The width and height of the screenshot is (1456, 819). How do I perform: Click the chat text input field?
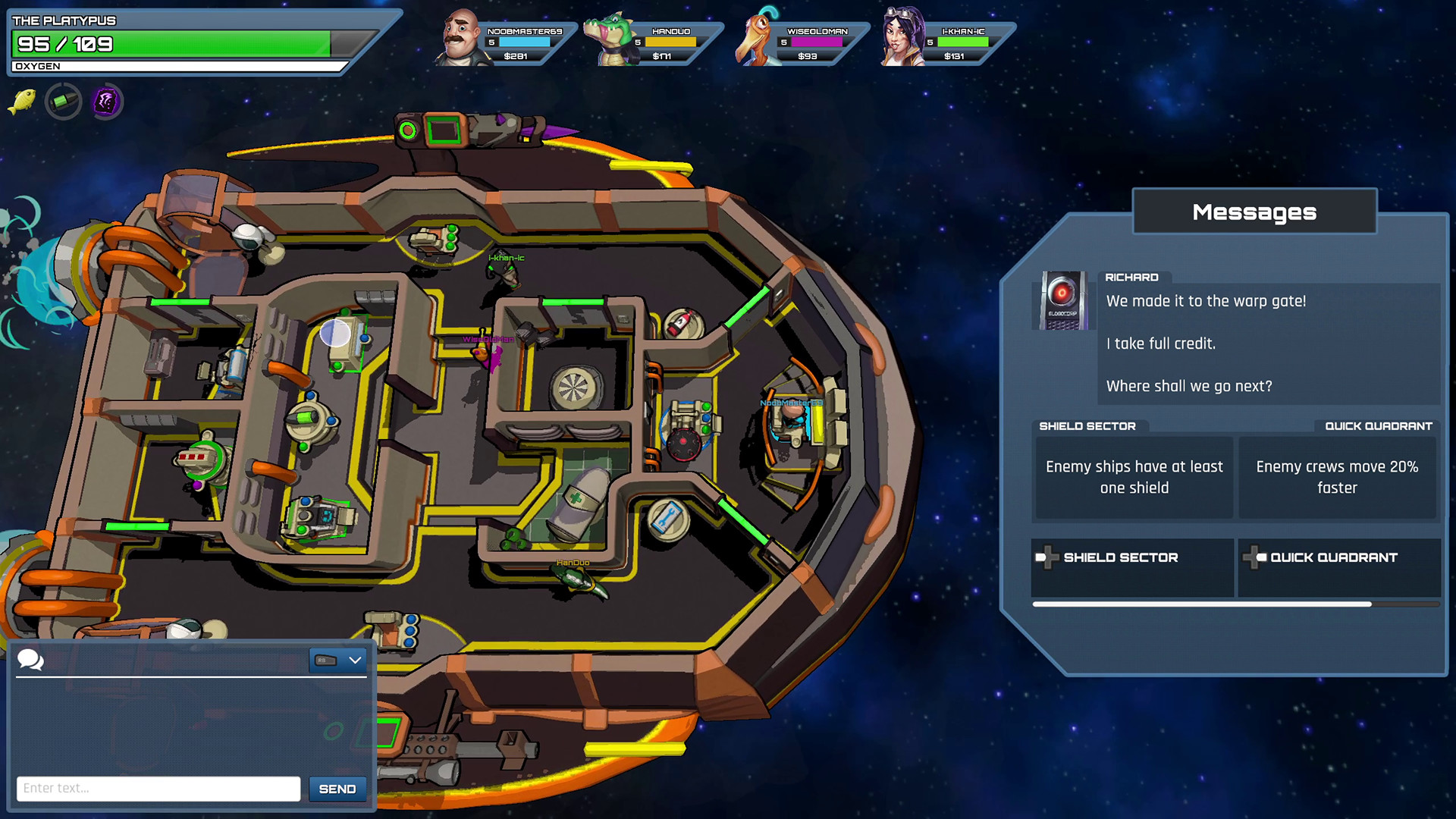pos(158,789)
